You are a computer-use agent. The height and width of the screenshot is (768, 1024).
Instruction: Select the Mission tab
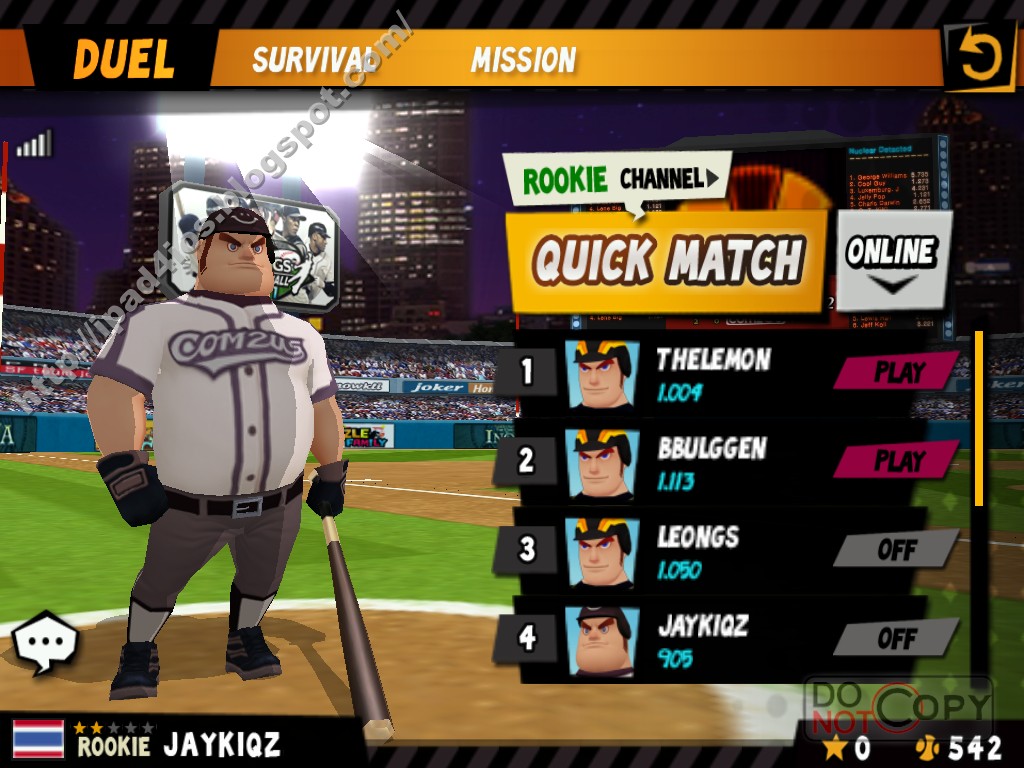(523, 60)
